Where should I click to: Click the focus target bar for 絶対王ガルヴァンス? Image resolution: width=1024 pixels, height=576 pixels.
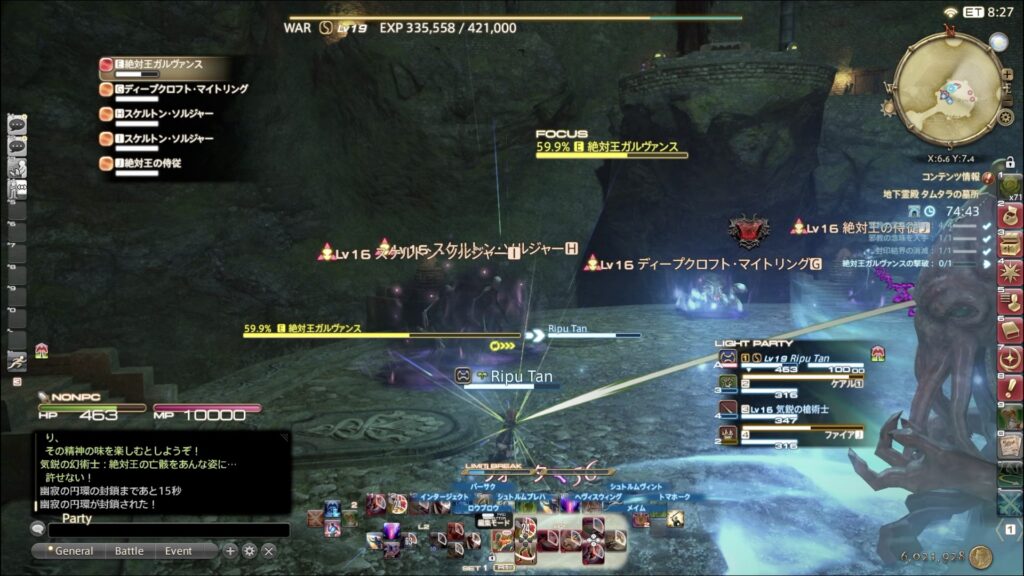coord(611,149)
